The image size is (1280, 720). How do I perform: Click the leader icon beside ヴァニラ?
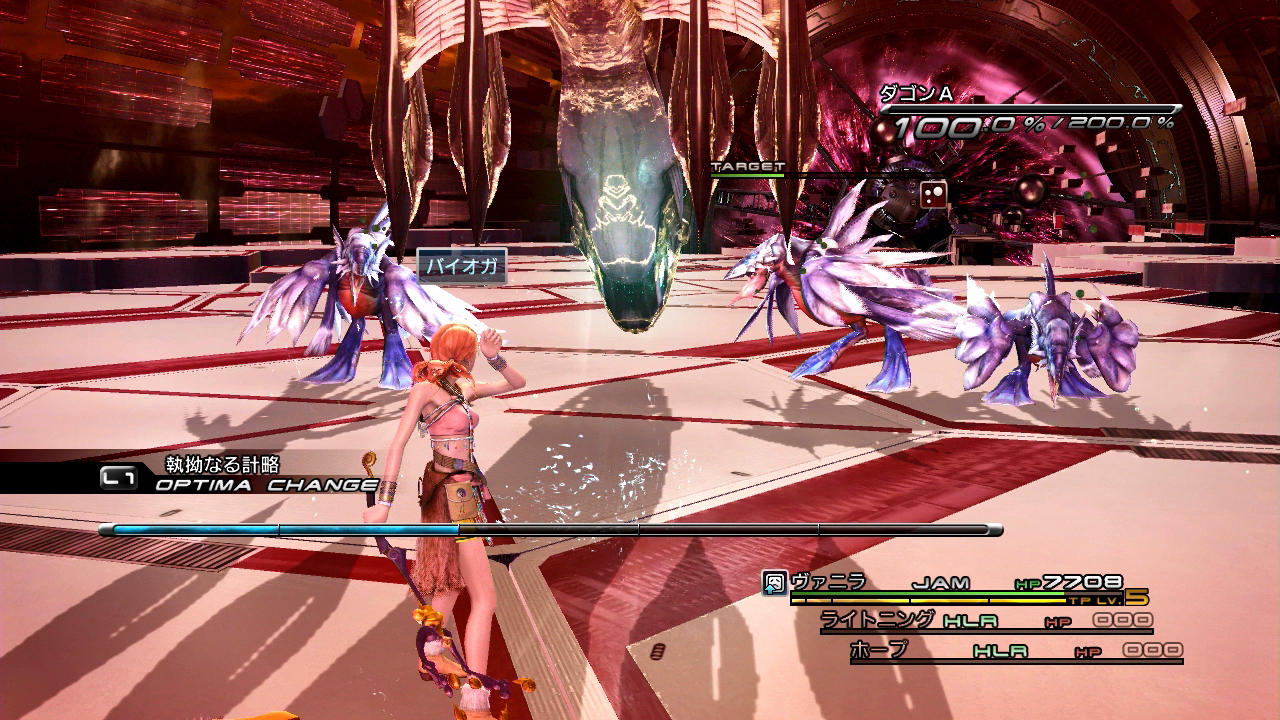click(x=774, y=583)
